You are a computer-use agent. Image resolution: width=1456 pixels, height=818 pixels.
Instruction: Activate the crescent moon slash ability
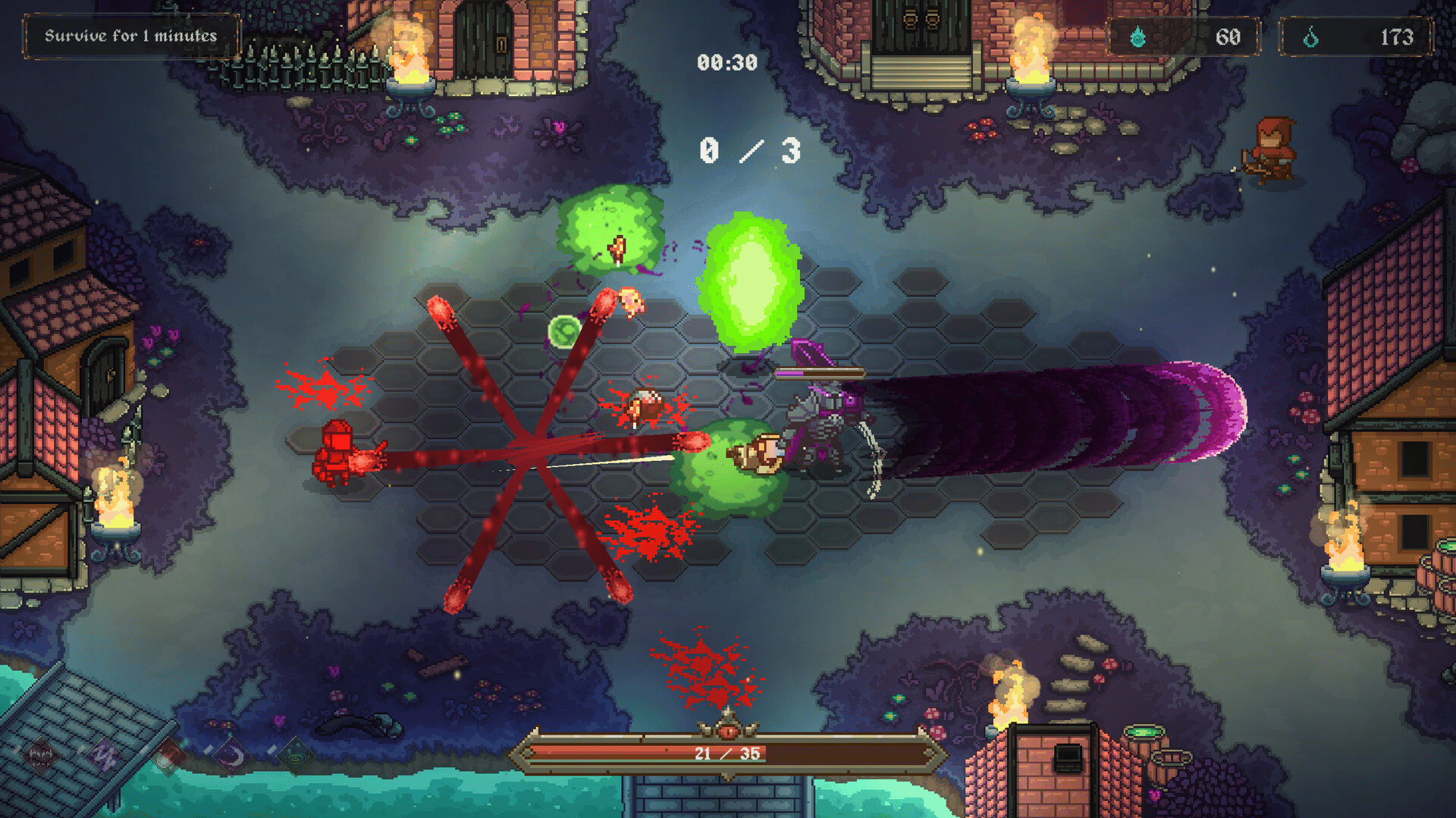tap(232, 756)
